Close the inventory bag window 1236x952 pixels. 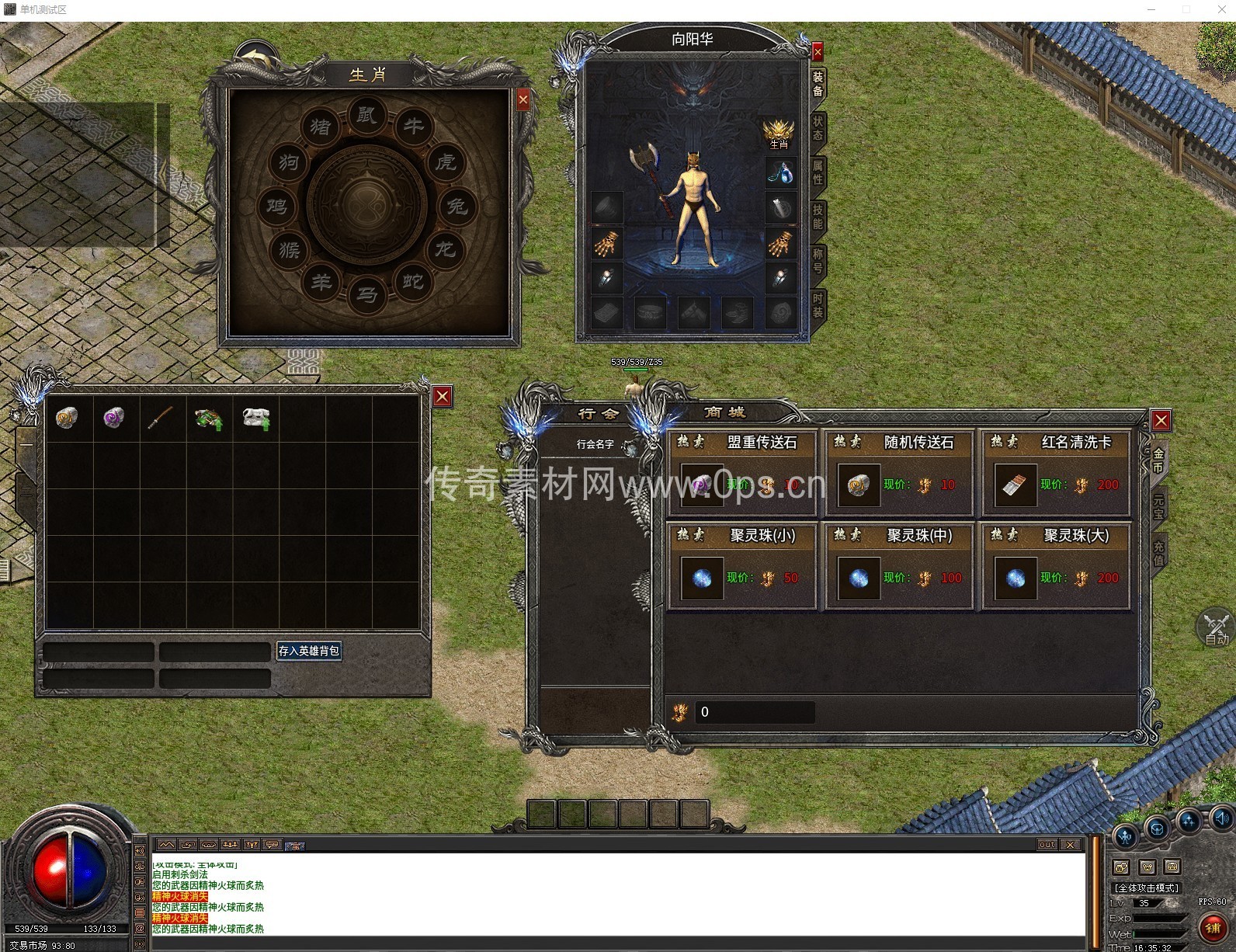[443, 397]
